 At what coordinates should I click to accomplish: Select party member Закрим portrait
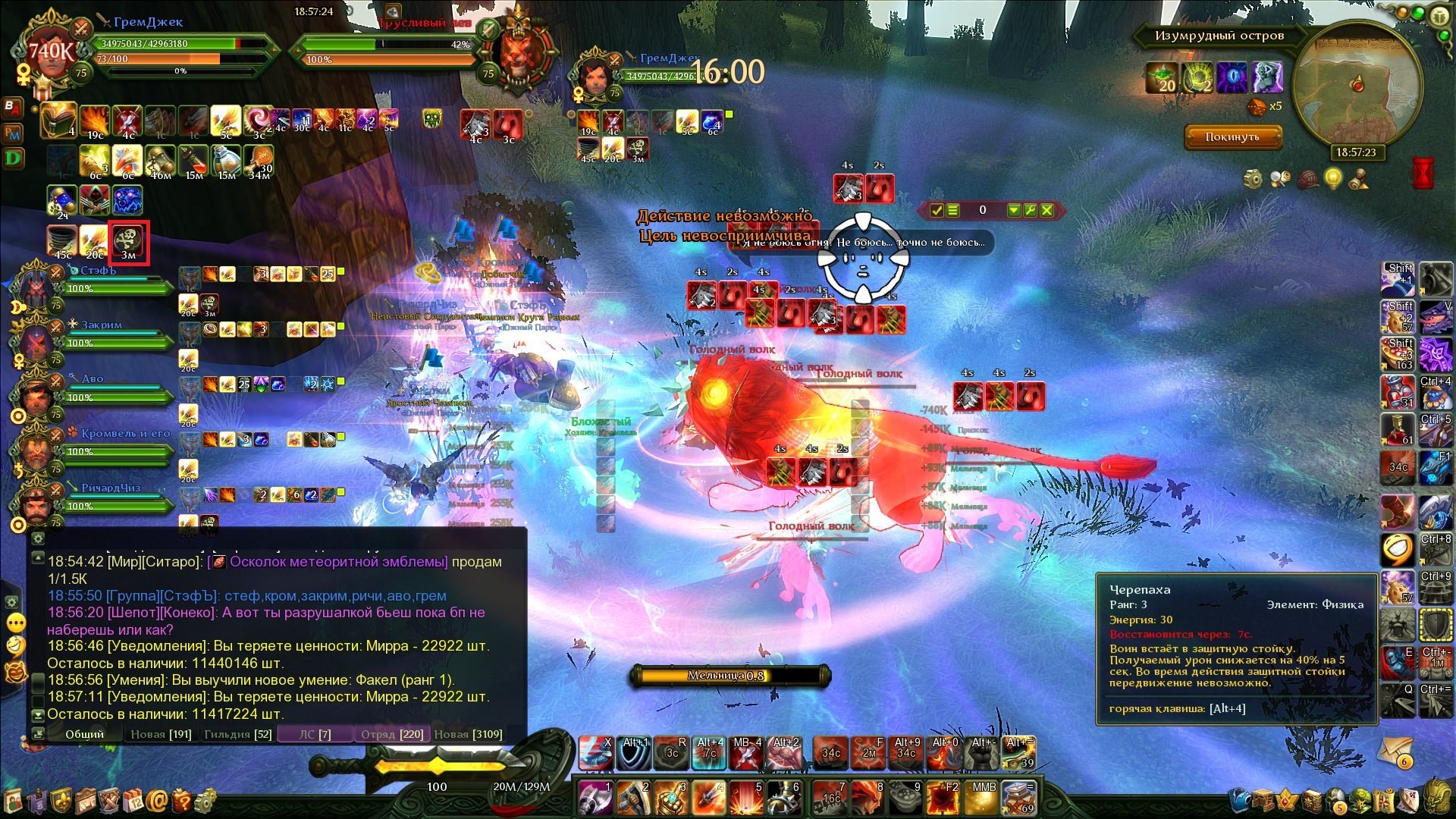point(35,340)
